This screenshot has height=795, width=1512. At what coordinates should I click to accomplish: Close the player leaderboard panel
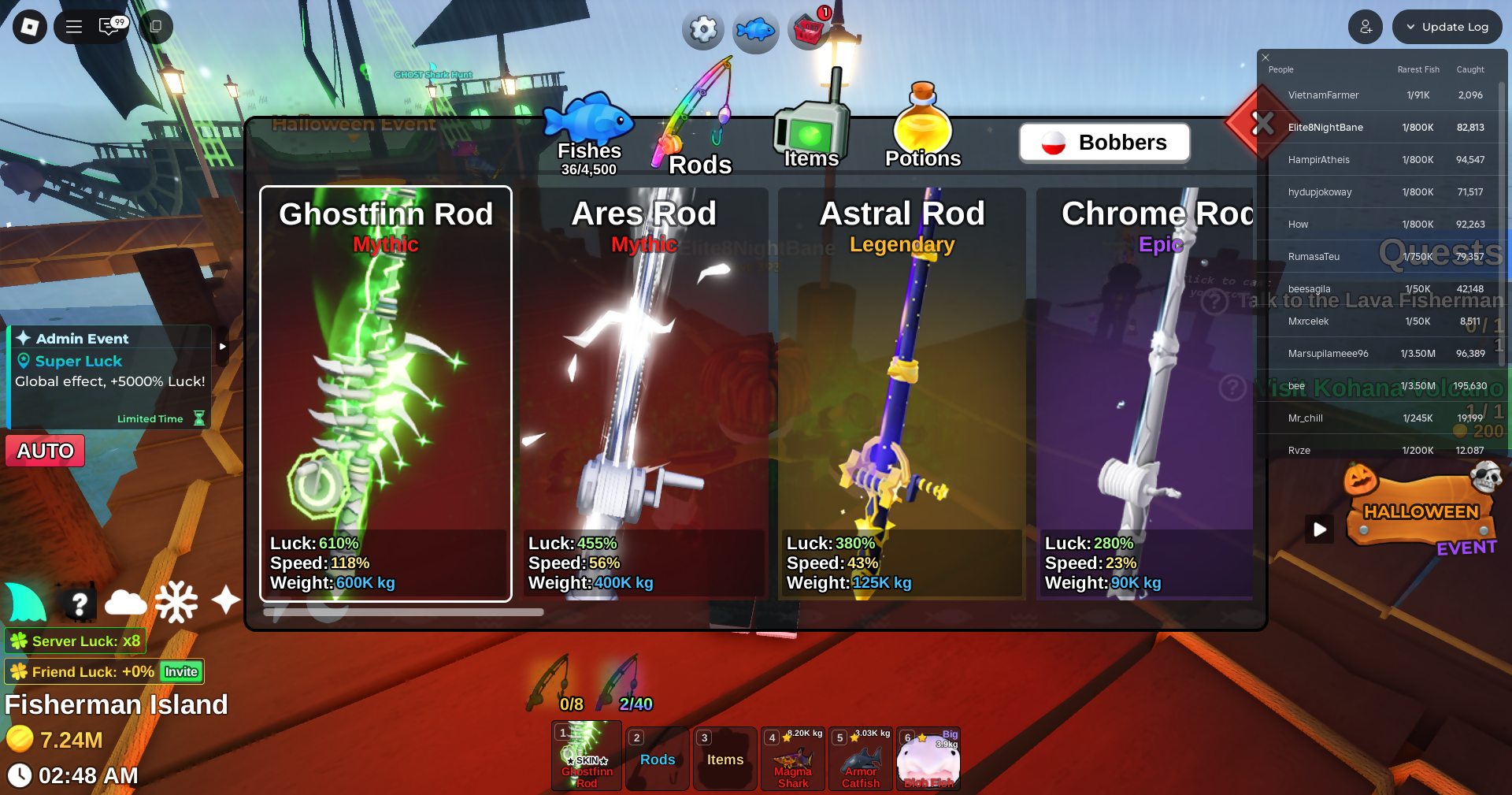[x=1266, y=58]
